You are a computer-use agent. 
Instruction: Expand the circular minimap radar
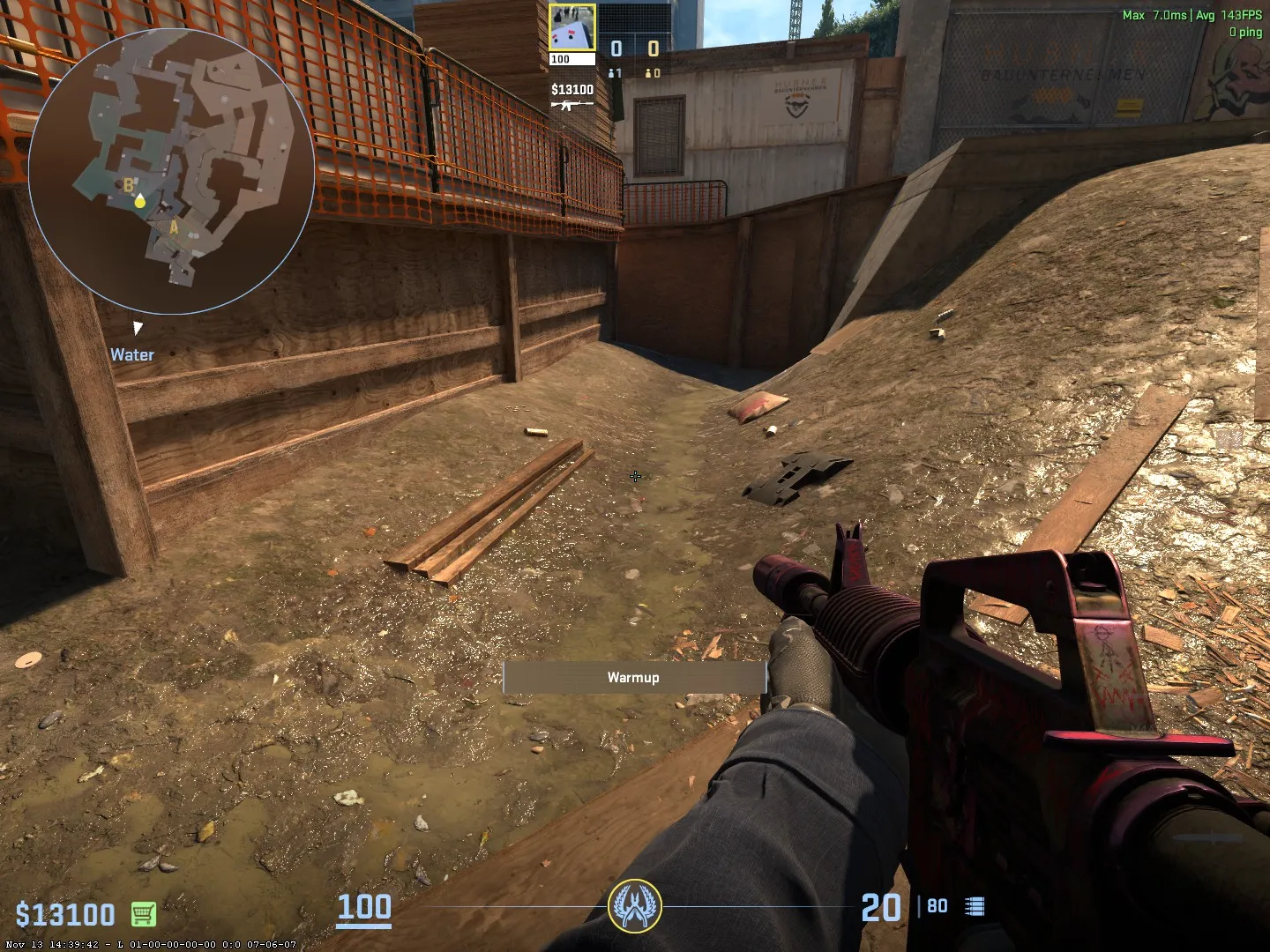point(168,172)
